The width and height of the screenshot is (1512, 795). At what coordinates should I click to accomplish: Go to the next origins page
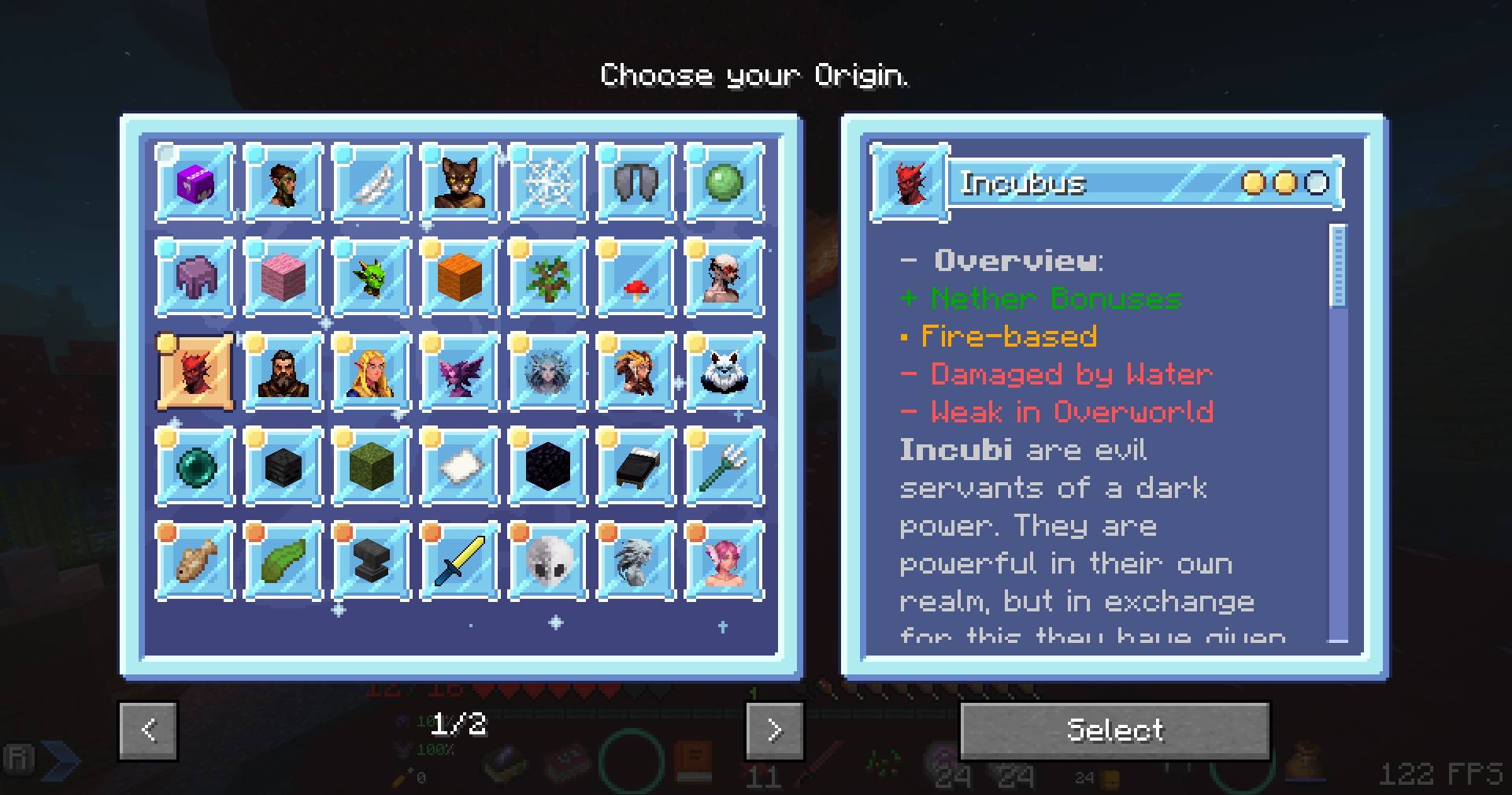(774, 730)
